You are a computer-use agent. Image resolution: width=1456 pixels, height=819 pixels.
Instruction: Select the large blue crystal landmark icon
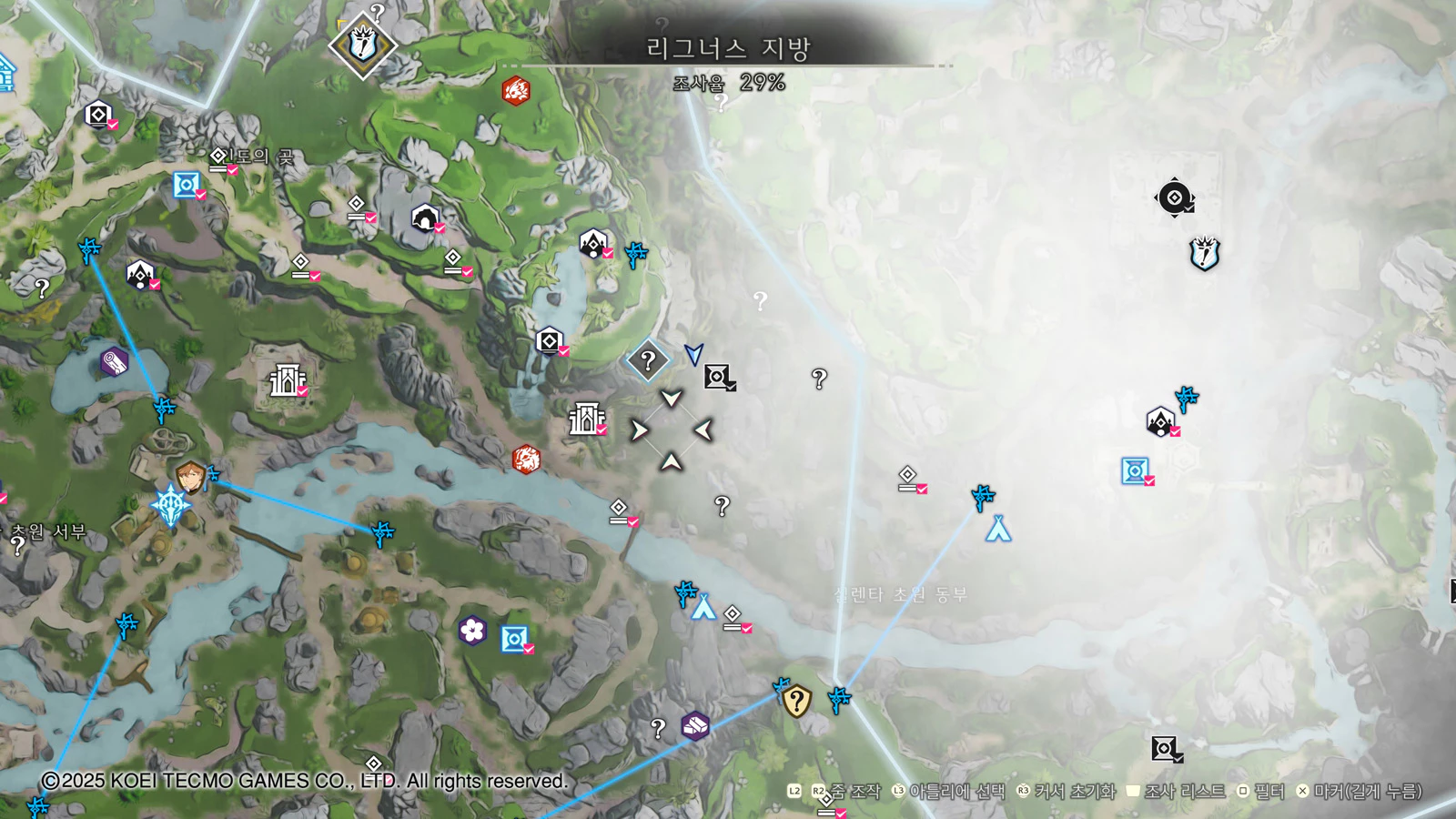click(x=170, y=505)
